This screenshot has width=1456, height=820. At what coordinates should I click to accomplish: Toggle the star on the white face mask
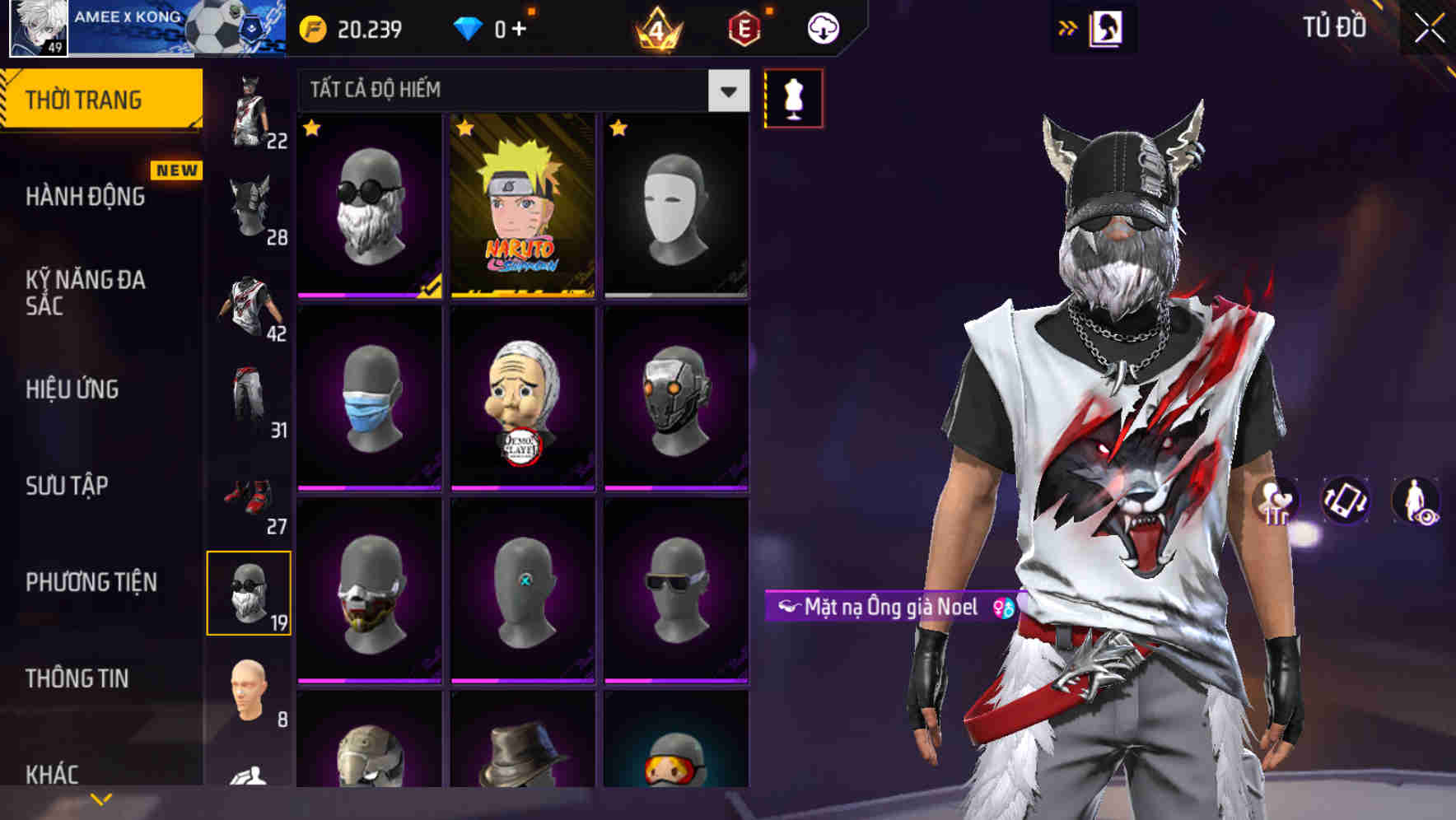[620, 129]
